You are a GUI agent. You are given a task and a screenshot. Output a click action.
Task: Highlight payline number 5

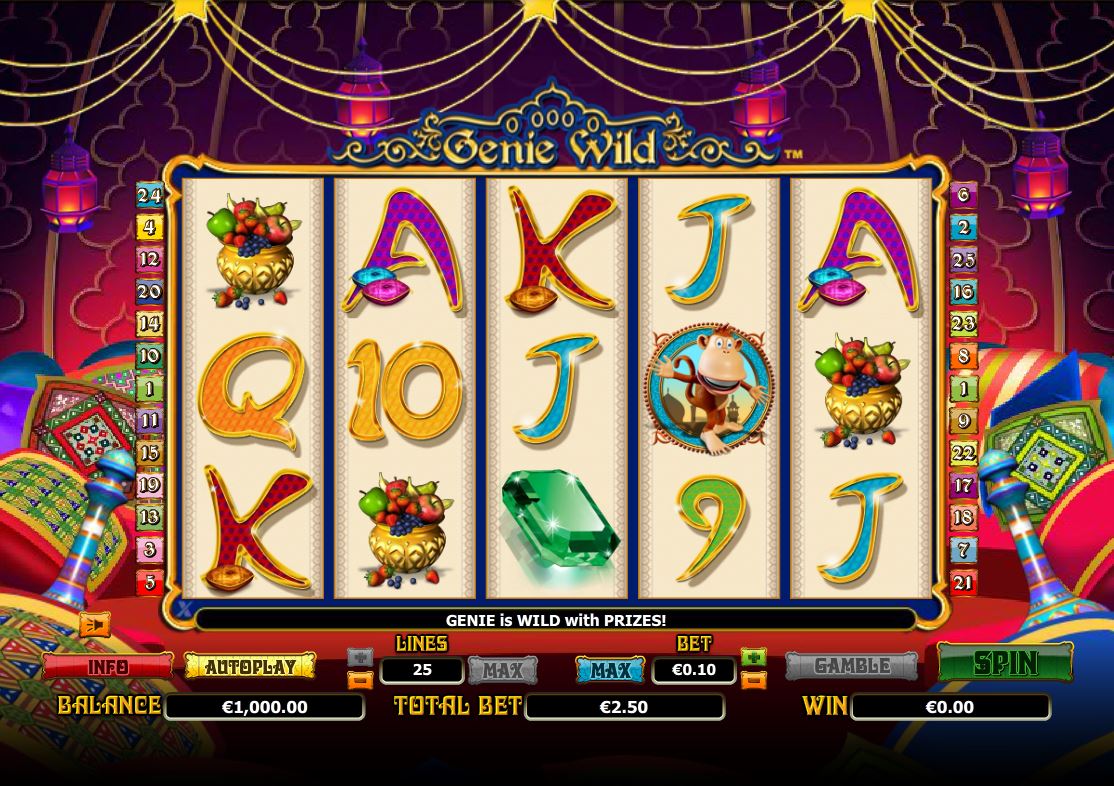pyautogui.click(x=149, y=581)
